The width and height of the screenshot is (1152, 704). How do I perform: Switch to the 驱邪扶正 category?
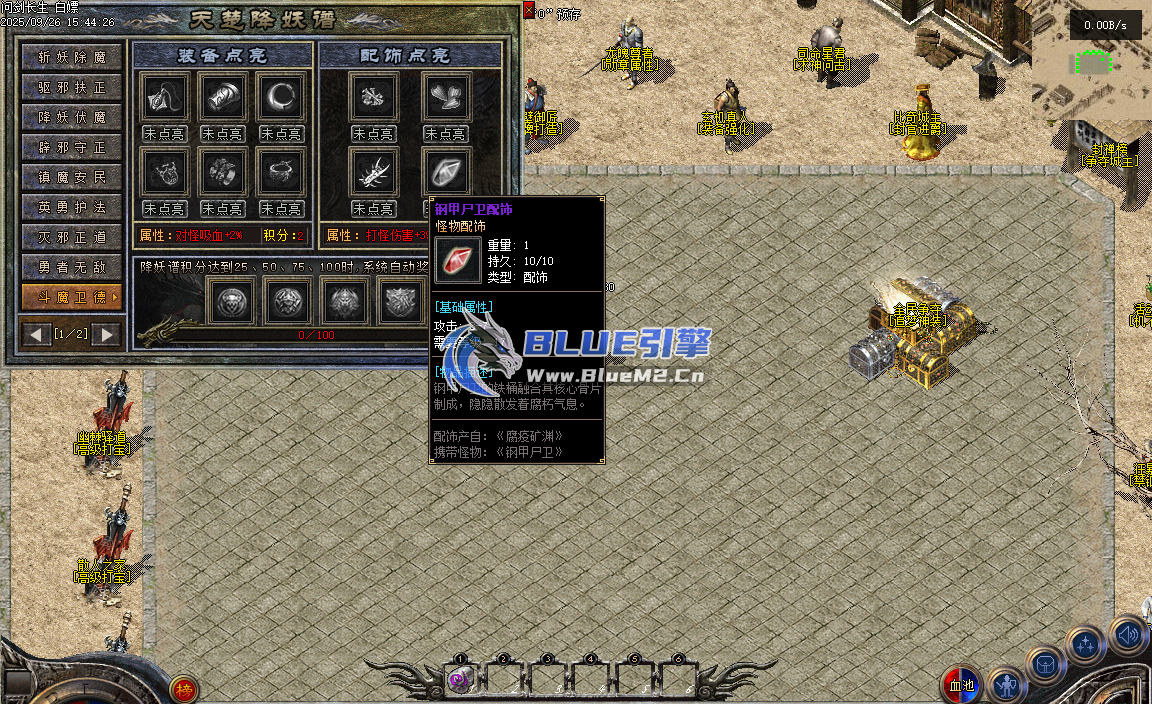coord(72,88)
